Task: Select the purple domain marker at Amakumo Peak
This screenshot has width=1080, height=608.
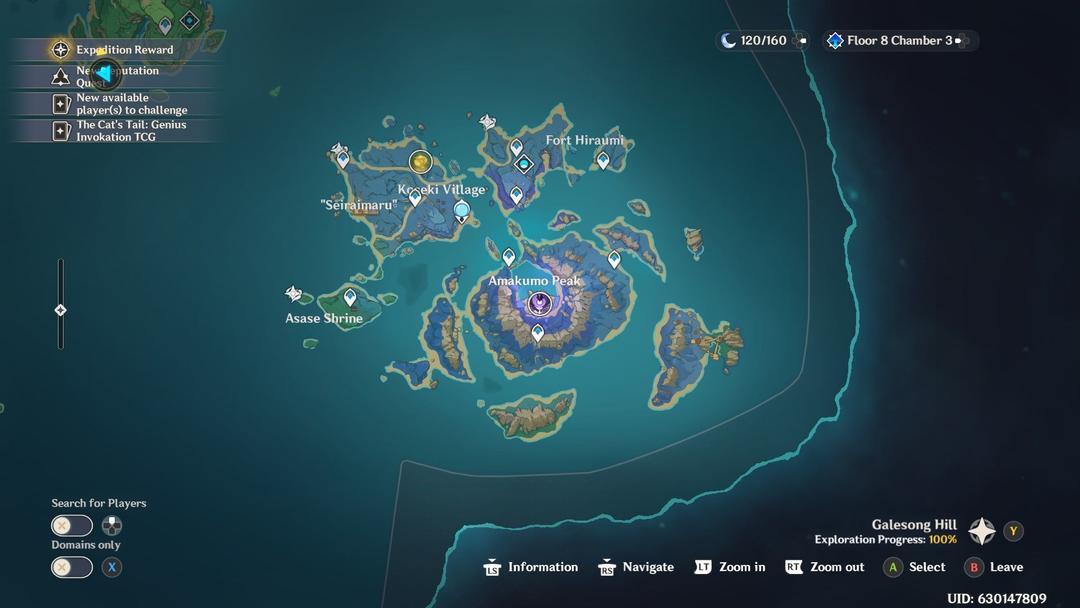Action: [540, 303]
